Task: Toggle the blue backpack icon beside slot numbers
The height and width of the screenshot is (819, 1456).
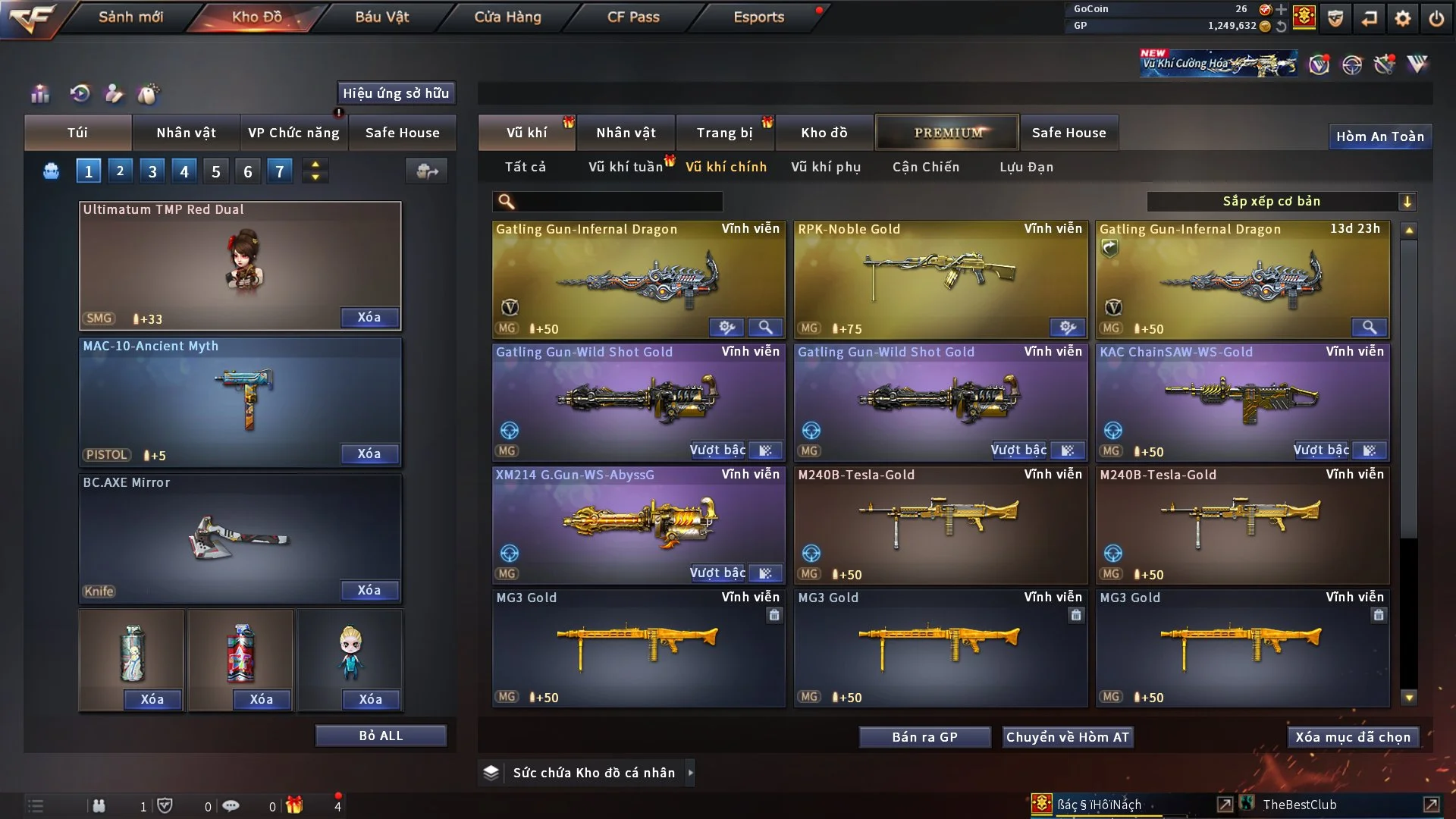Action: (50, 171)
